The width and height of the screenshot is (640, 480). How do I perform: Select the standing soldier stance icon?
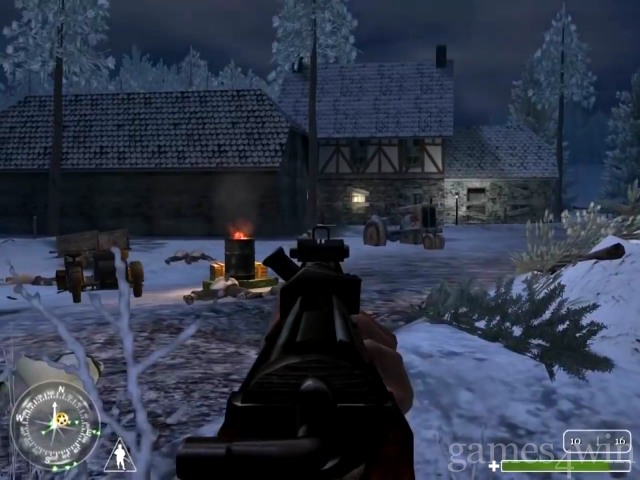point(120,455)
